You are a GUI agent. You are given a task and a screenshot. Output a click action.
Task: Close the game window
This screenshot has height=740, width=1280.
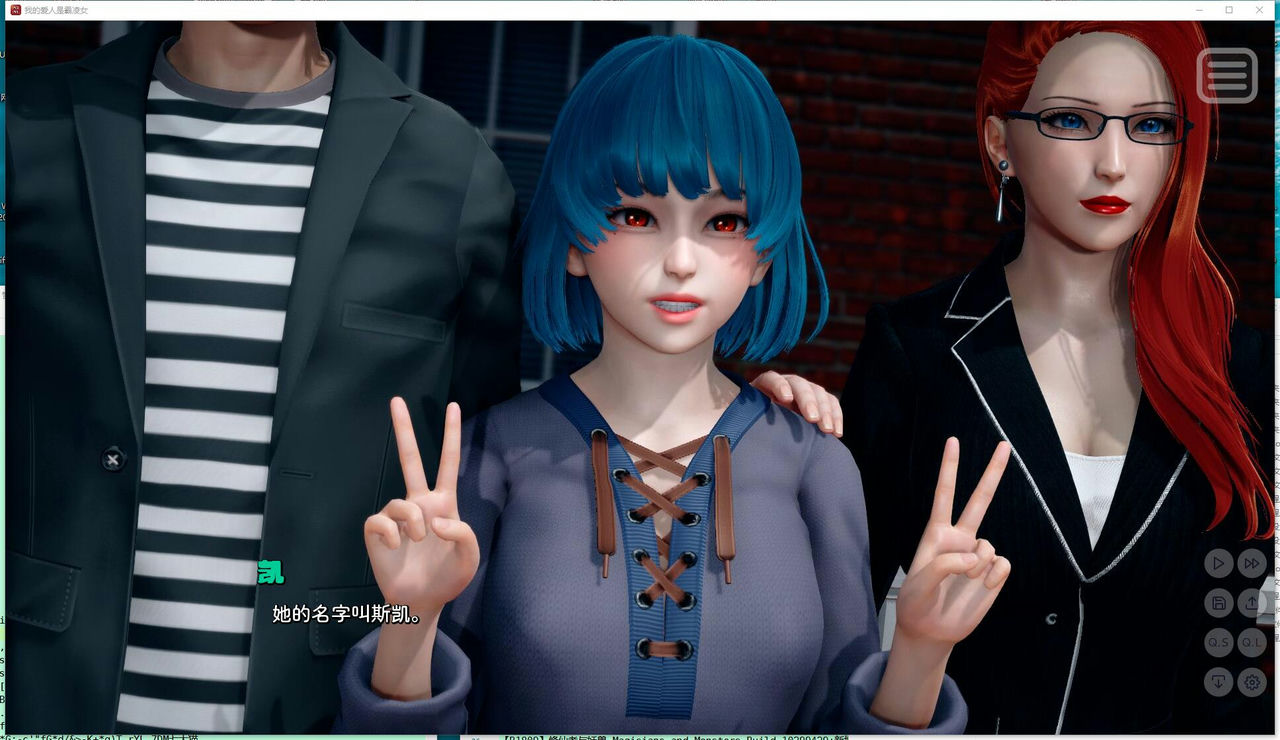pos(1258,10)
